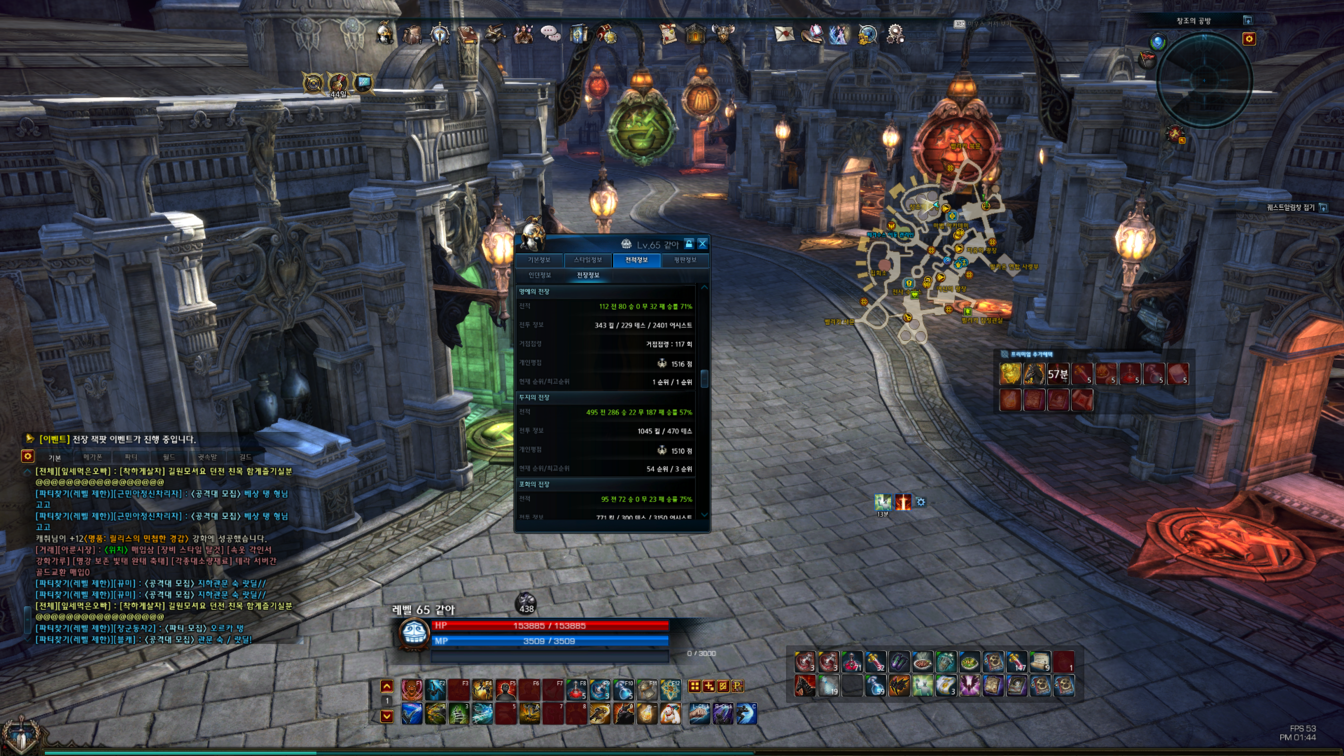Click the hotbar page up arrow
1344x756 pixels.
coord(387,687)
